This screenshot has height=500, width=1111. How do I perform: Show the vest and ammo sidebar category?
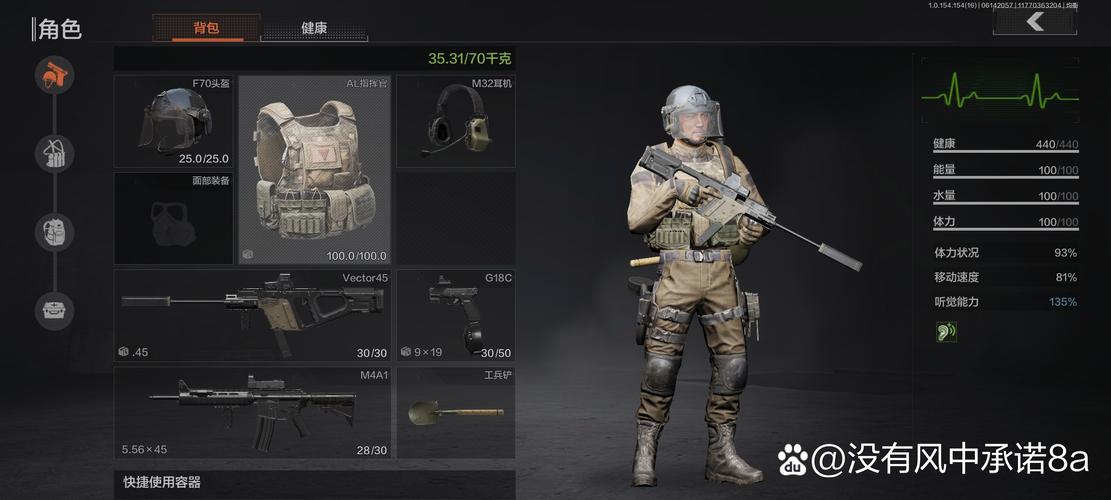click(x=55, y=153)
